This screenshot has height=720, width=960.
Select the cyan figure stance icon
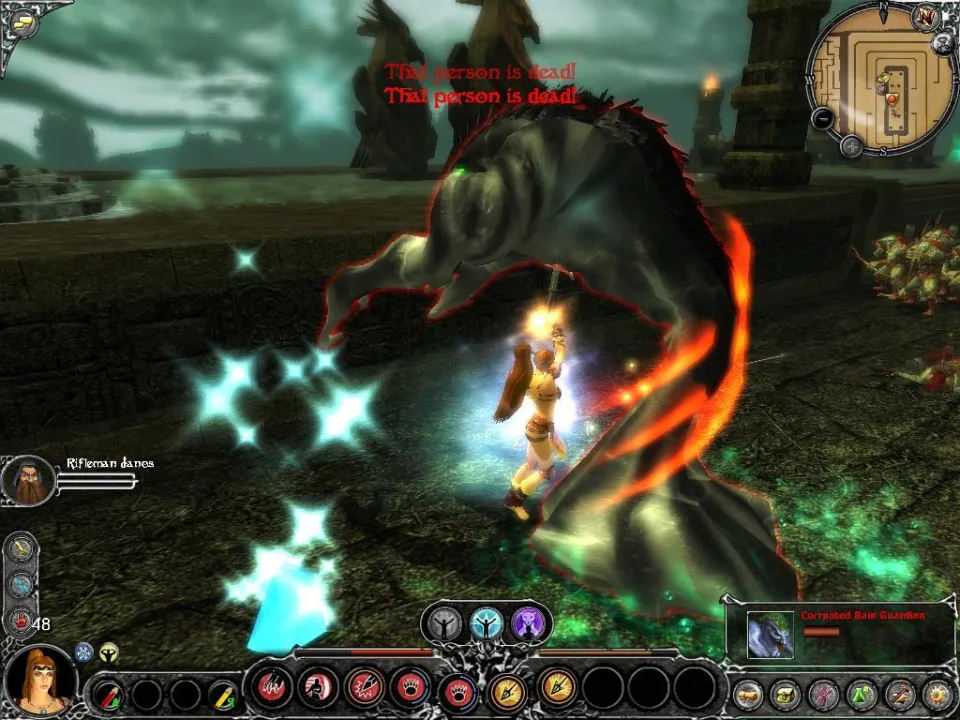[486, 624]
